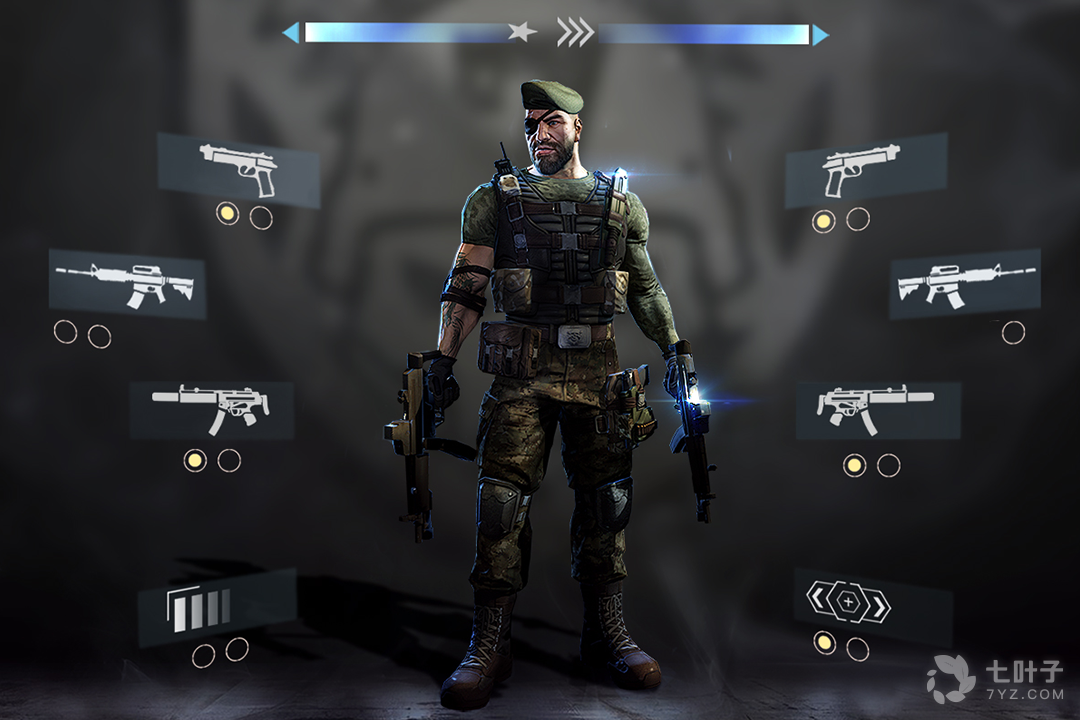Image resolution: width=1080 pixels, height=720 pixels.
Task: Select the left-facing pistol weapon panel
Action: (x=238, y=169)
